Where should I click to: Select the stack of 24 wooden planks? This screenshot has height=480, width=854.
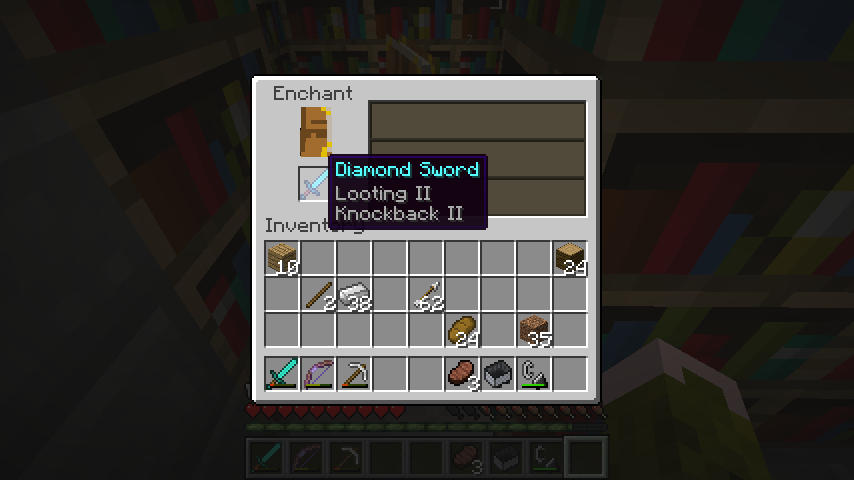click(x=570, y=259)
